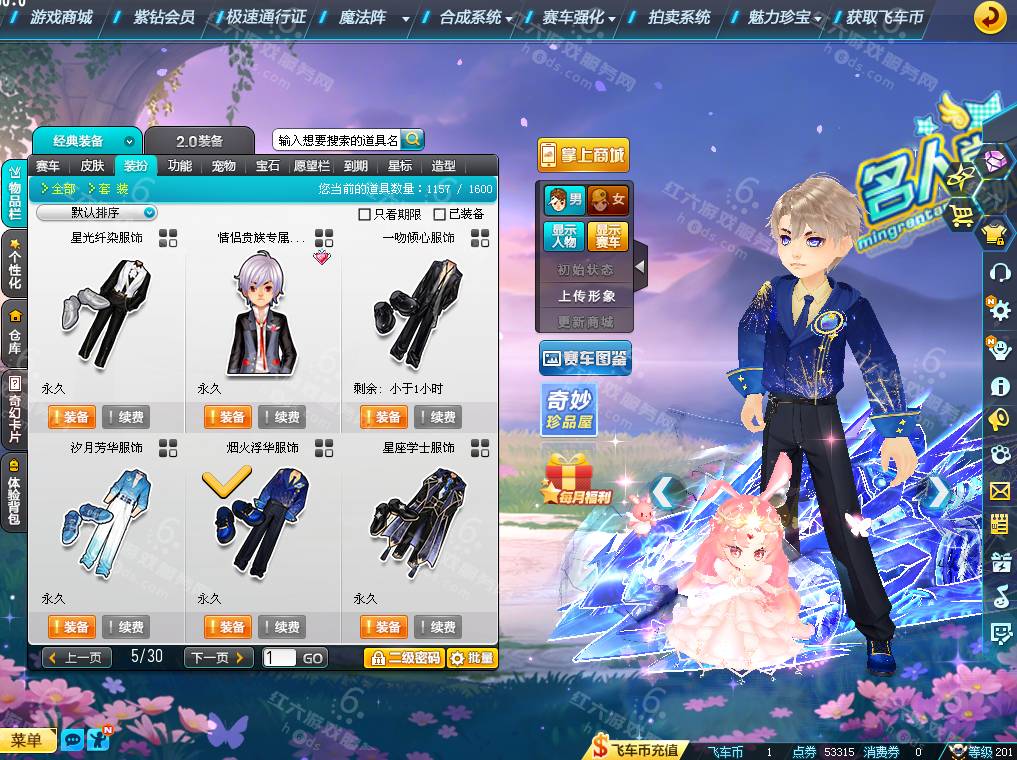The image size is (1017, 760).
Task: Tick the 已装备 filter checkbox
Action: [440, 214]
